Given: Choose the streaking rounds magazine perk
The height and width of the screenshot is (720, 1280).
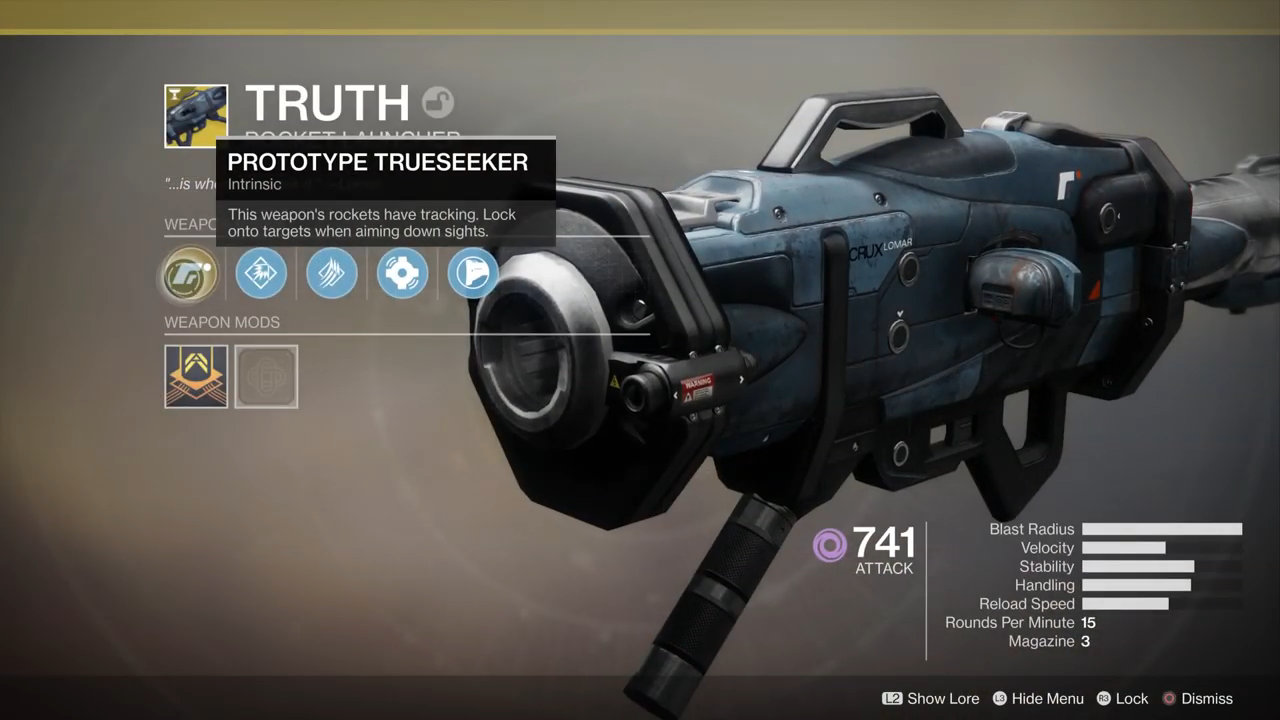Looking at the screenshot, I should (331, 273).
